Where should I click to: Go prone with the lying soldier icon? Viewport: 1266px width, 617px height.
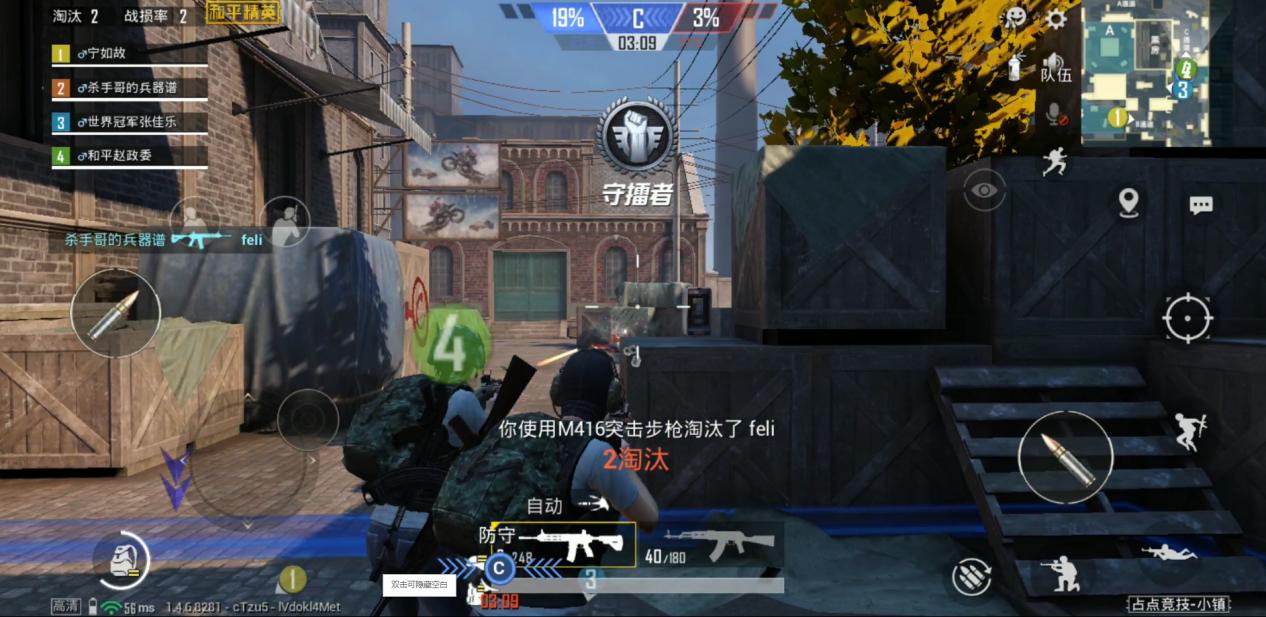tap(1169, 552)
